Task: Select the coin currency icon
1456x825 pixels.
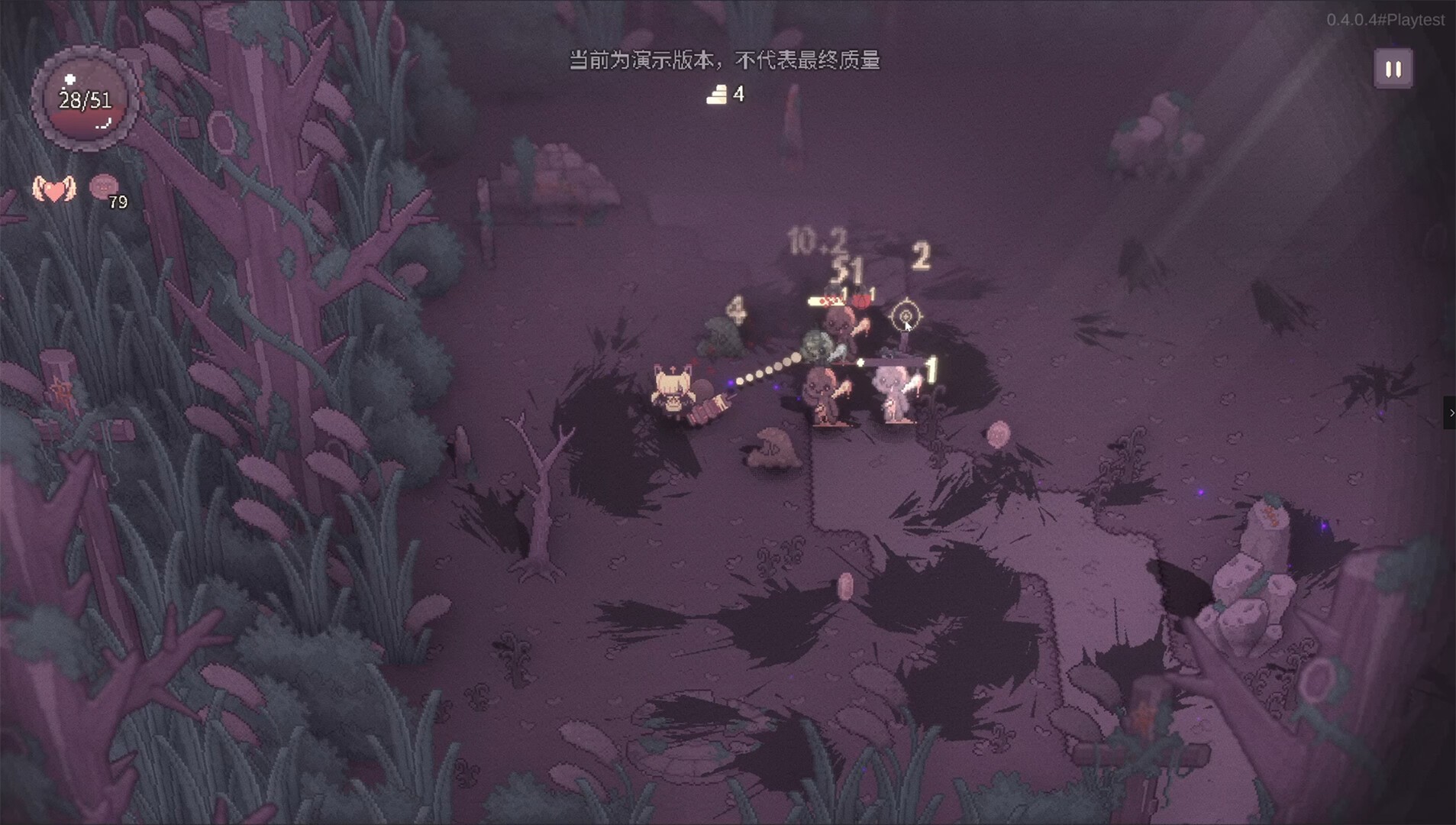Action: [x=104, y=186]
